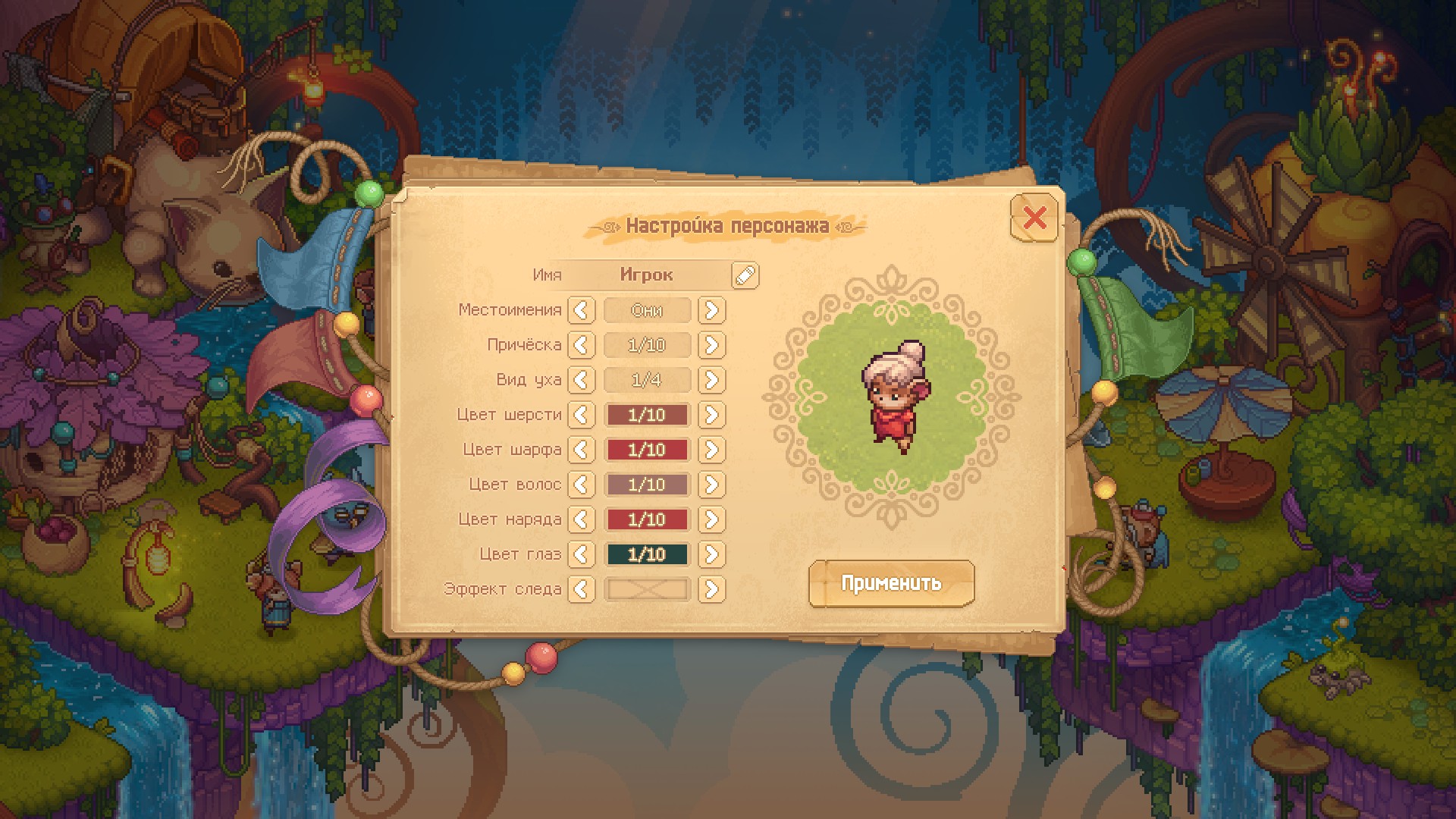Switch to the next Причёска style
The width and height of the screenshot is (1456, 819).
711,345
